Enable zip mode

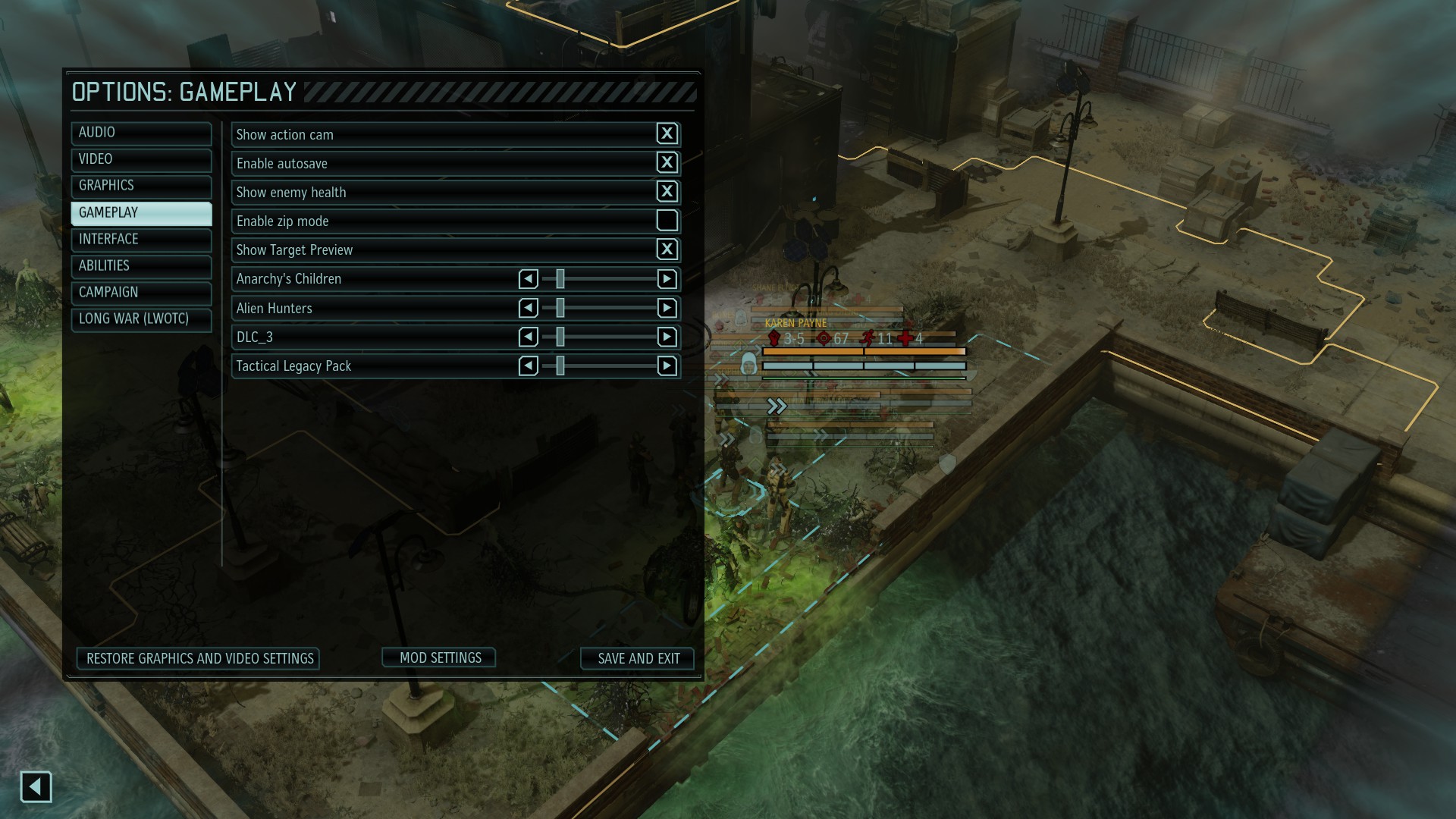[x=667, y=220]
